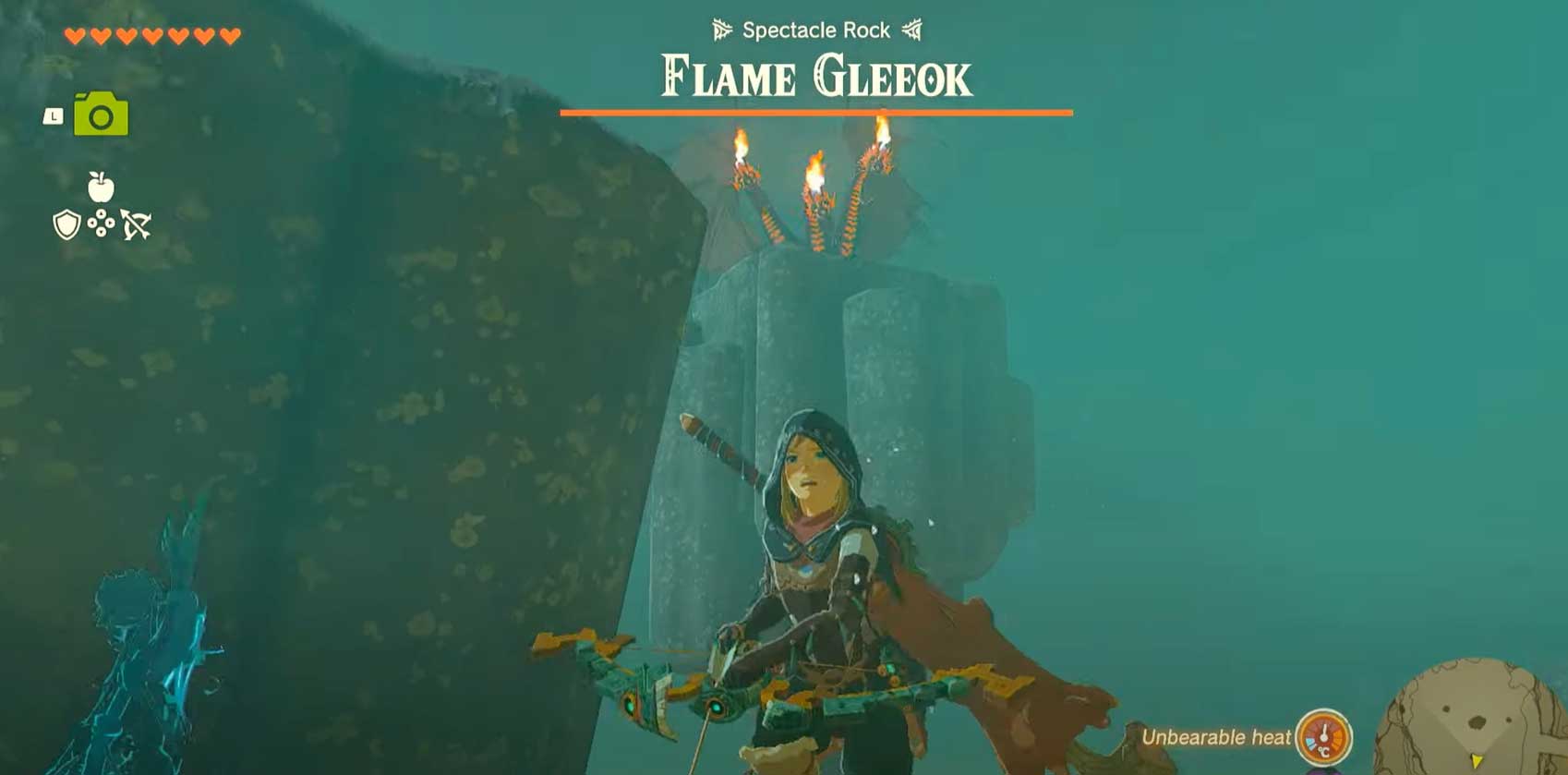Click the thermometer temperature gauge icon
Viewport: 1568px width, 775px height.
(1323, 738)
